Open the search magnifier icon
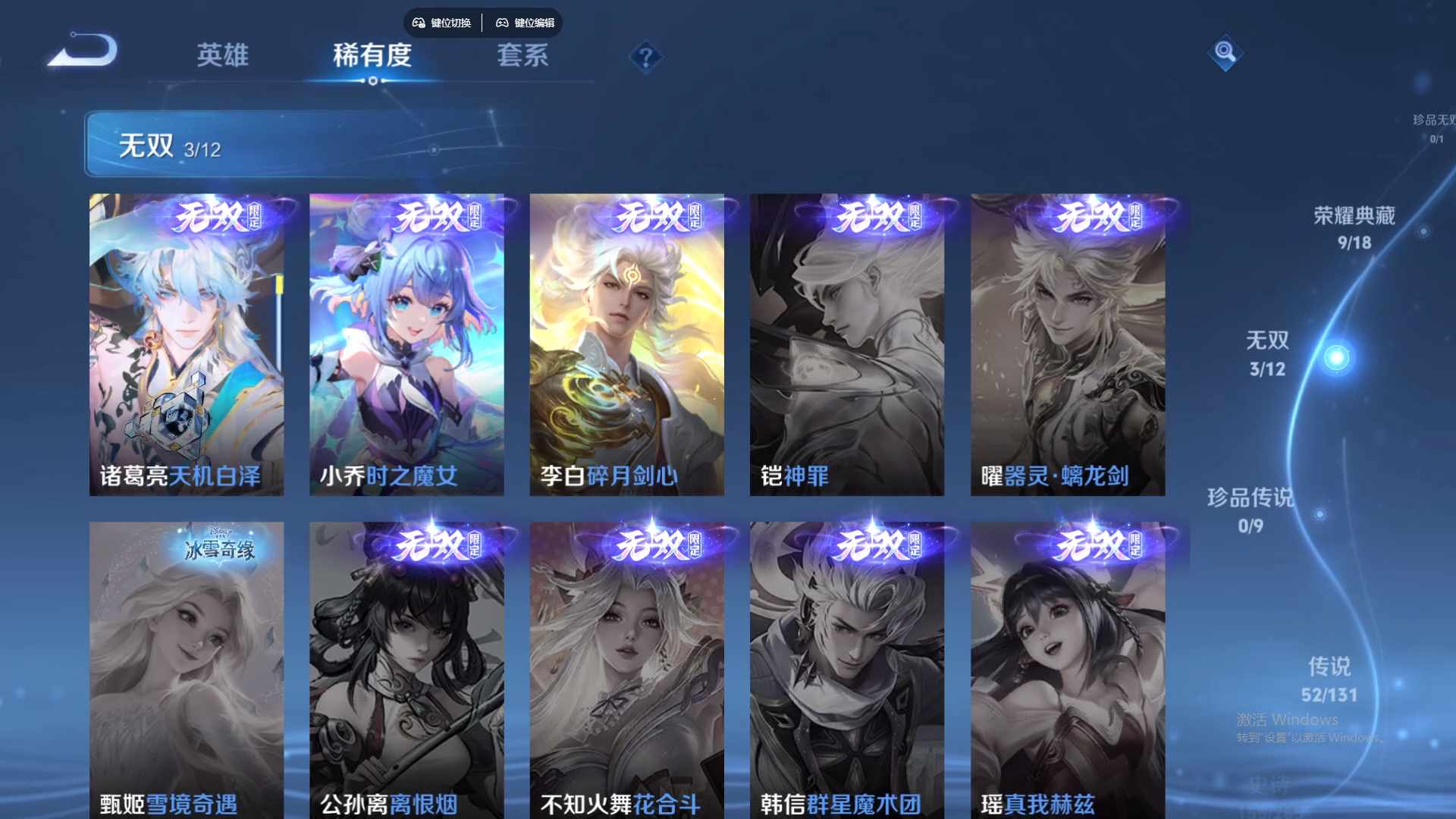Image resolution: width=1456 pixels, height=819 pixels. 1226,53
